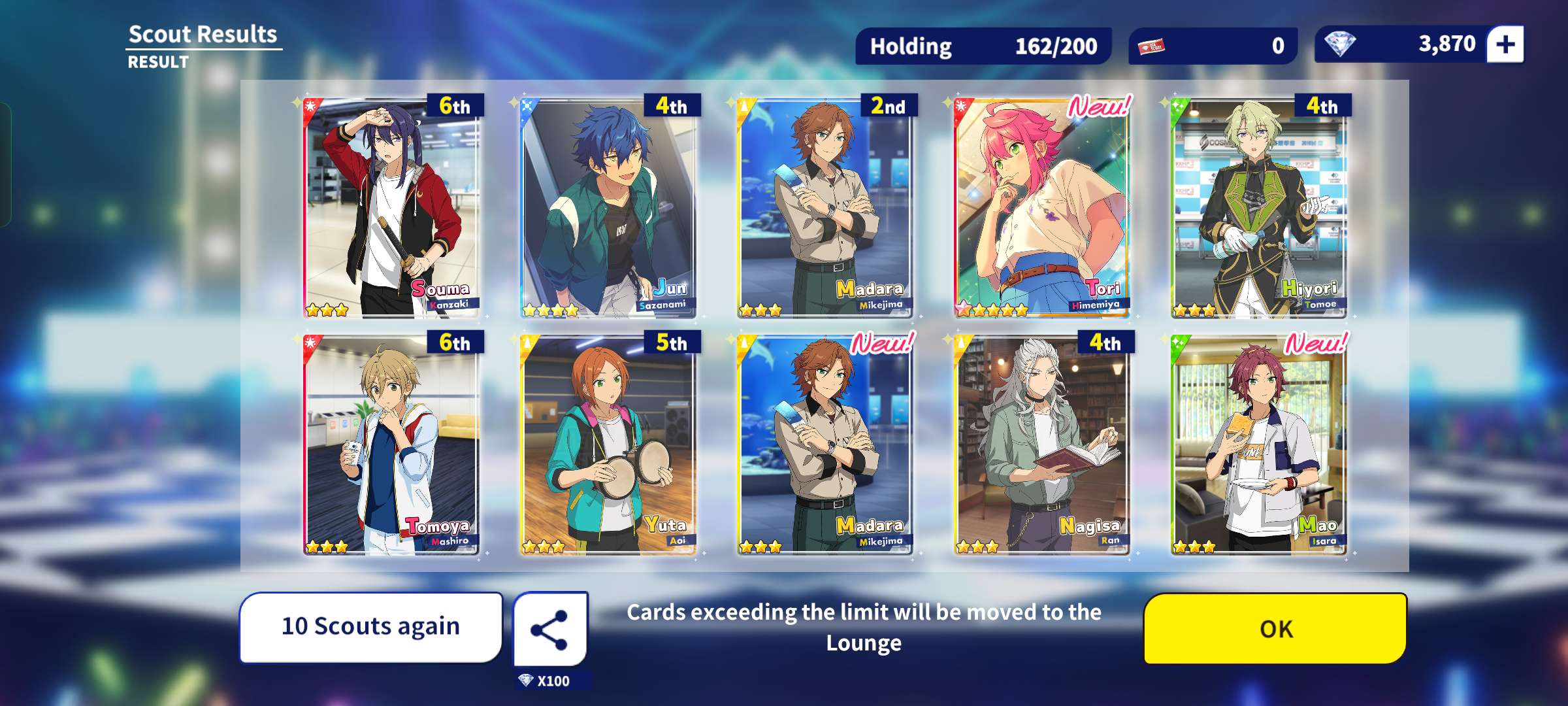Screen dimensions: 1568x706
Task: Share the scout results
Action: (x=549, y=630)
